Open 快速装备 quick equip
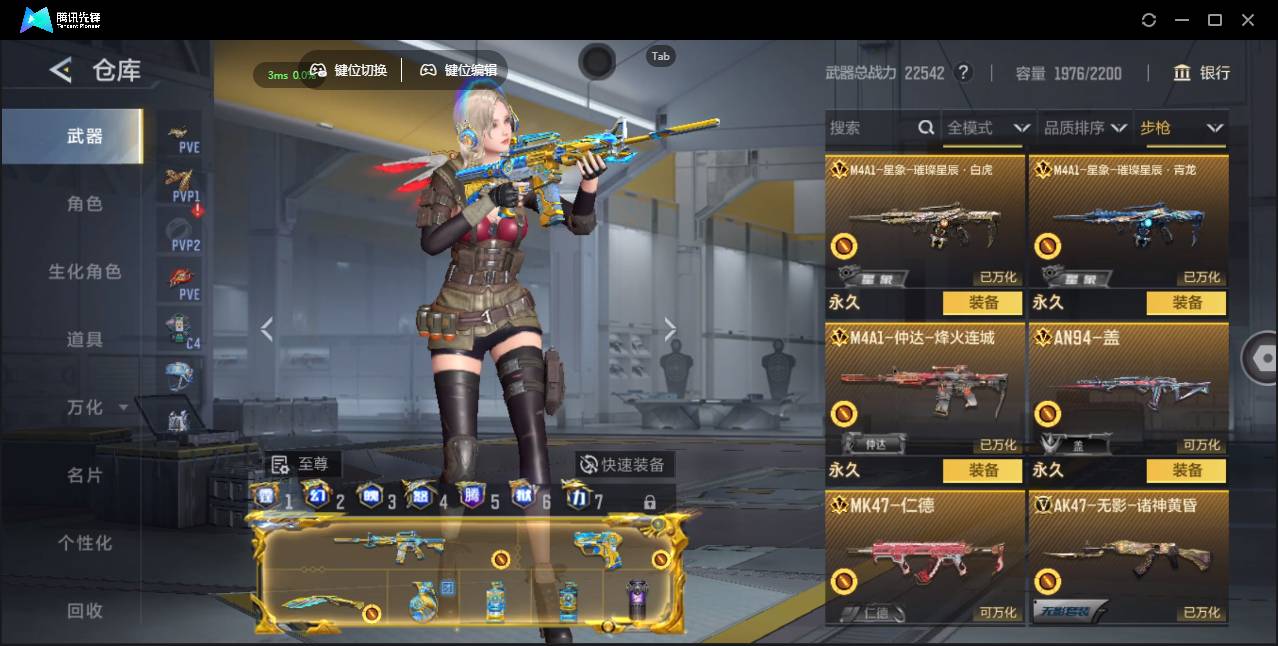 tap(624, 464)
